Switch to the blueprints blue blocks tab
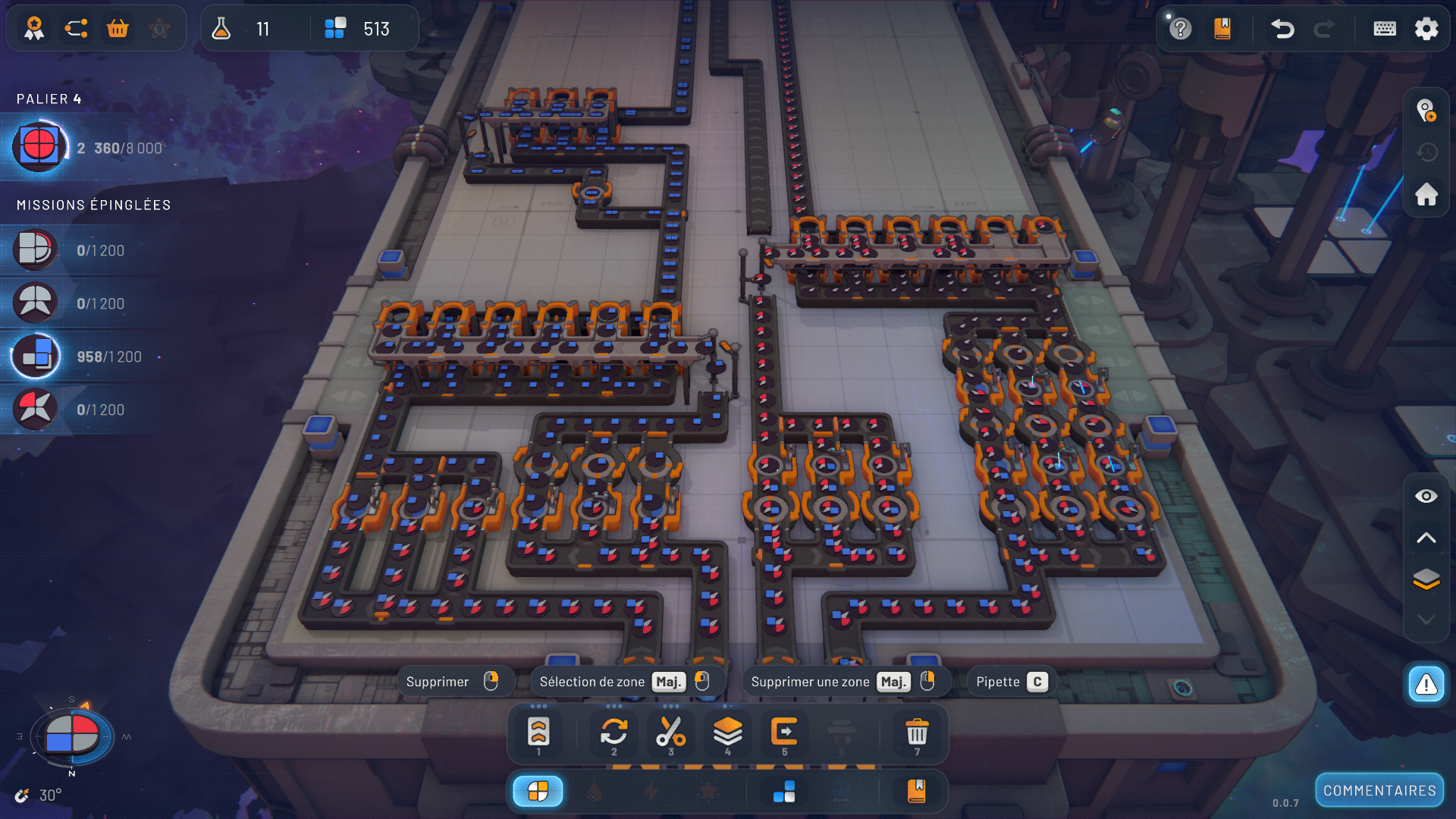The image size is (1456, 819). pos(784,792)
